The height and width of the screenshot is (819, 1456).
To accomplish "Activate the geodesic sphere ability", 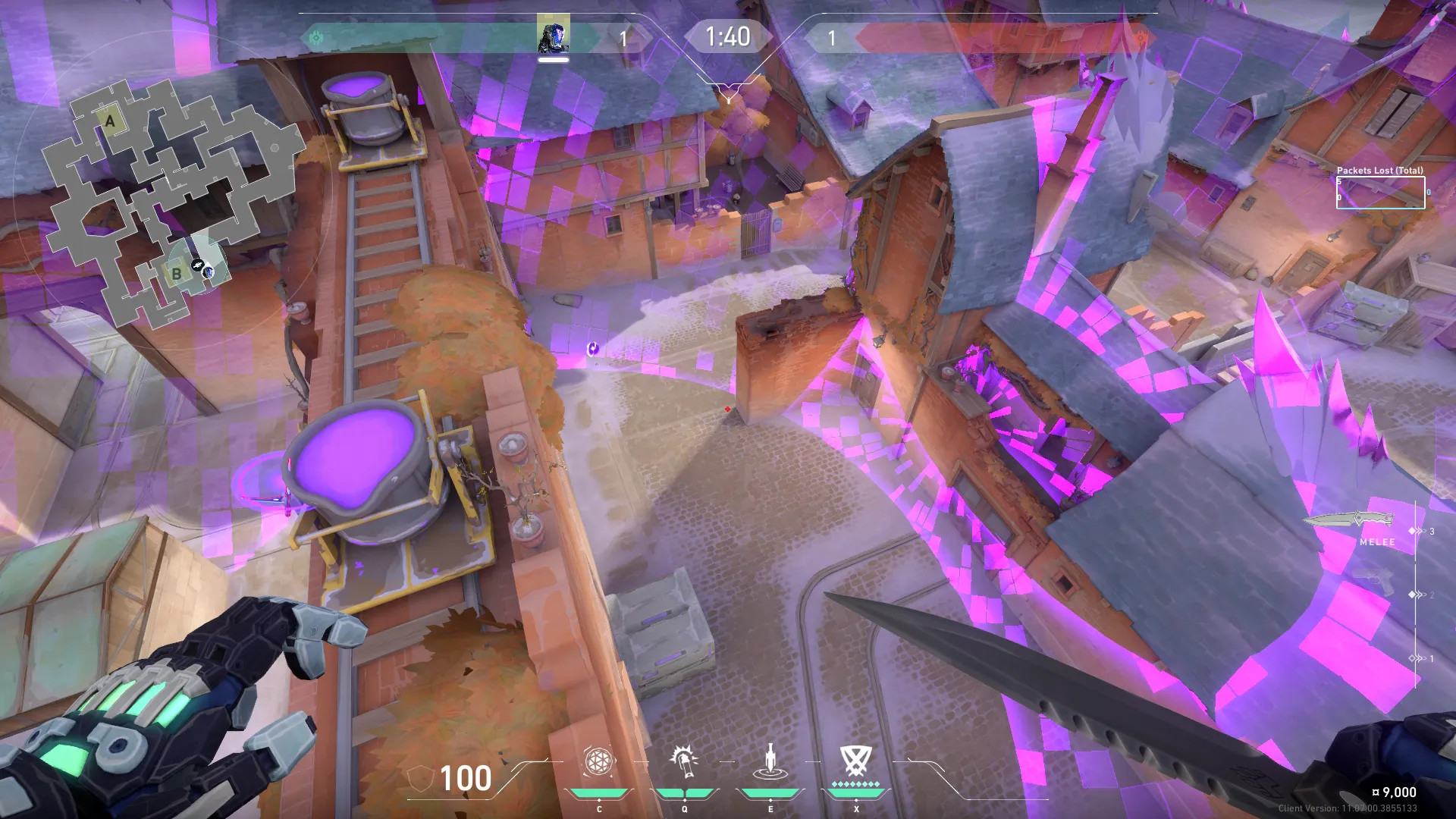I will 598,761.
